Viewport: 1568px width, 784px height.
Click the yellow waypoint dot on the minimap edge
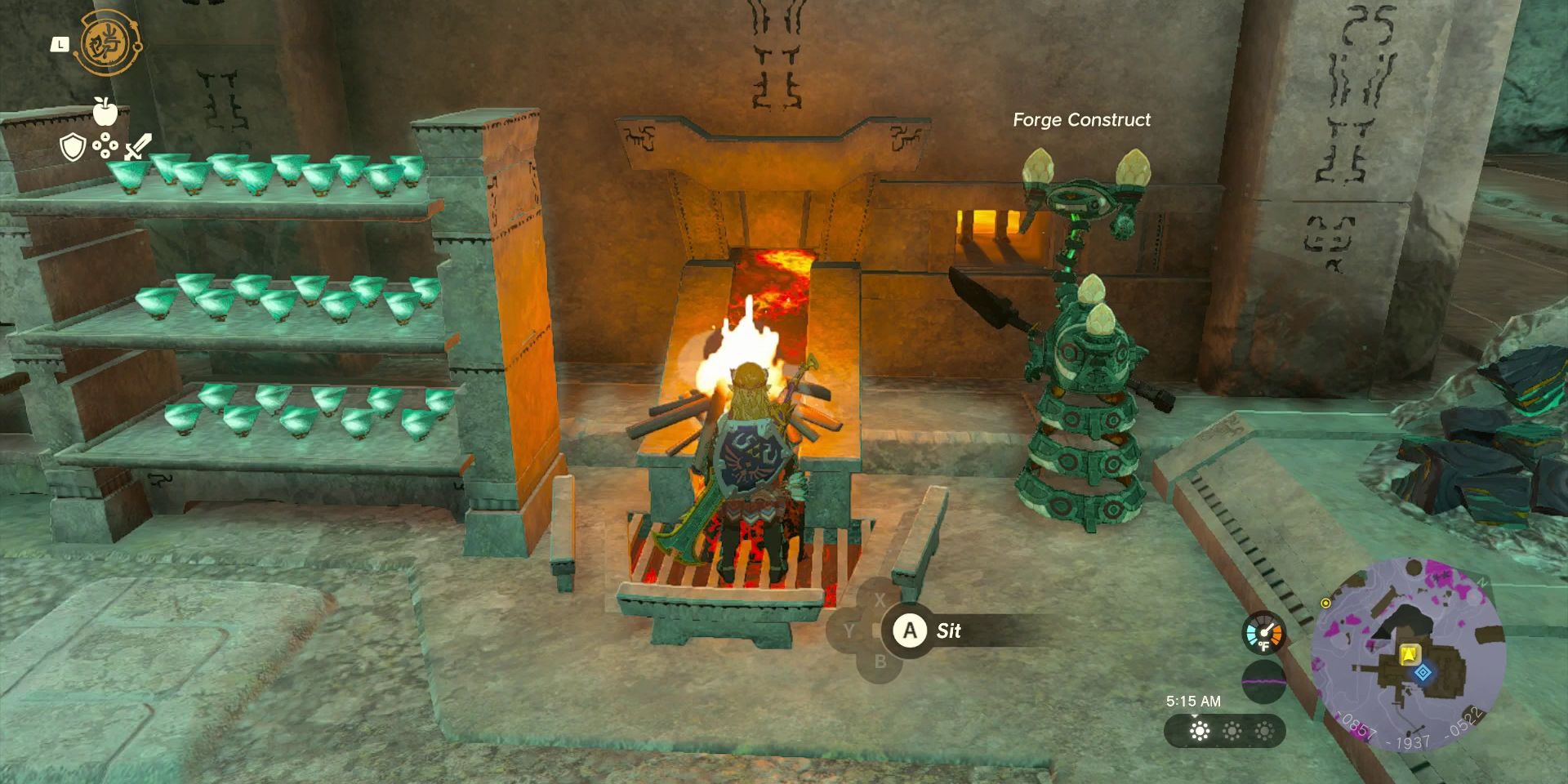pyautogui.click(x=1326, y=604)
